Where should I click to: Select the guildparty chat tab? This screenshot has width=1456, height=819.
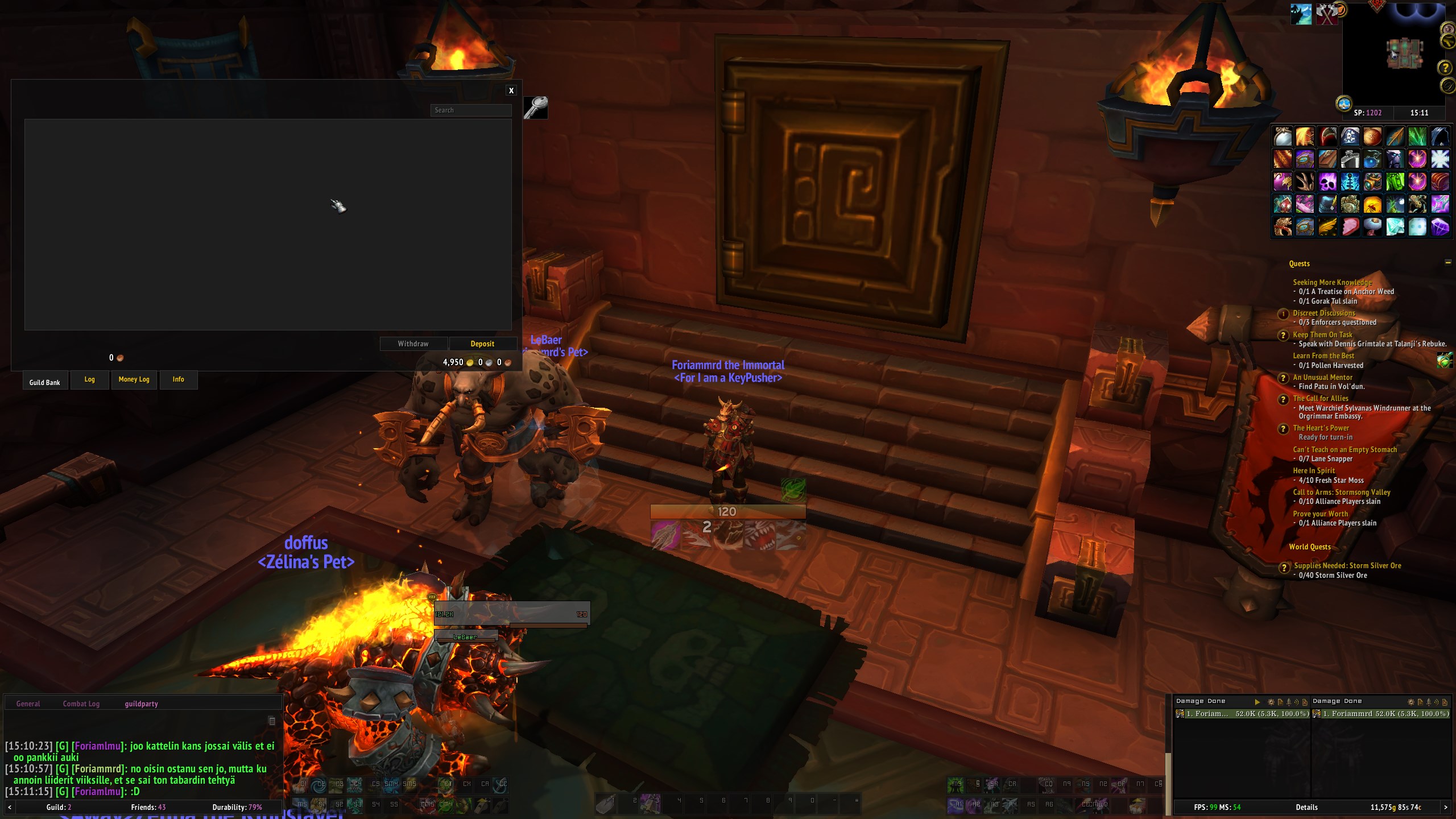coord(141,704)
